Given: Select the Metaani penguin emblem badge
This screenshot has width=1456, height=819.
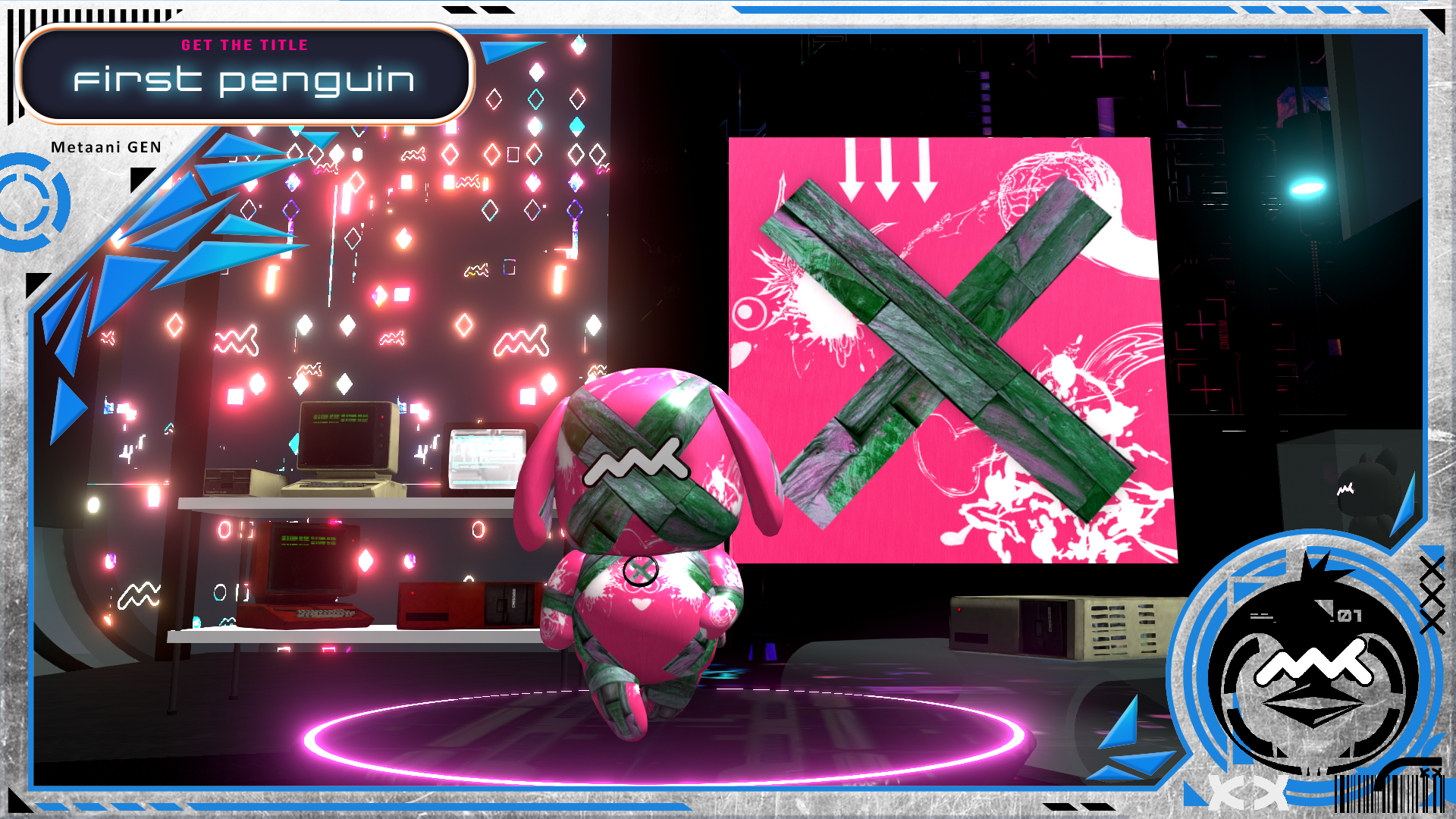Looking at the screenshot, I should (x=1313, y=669).
